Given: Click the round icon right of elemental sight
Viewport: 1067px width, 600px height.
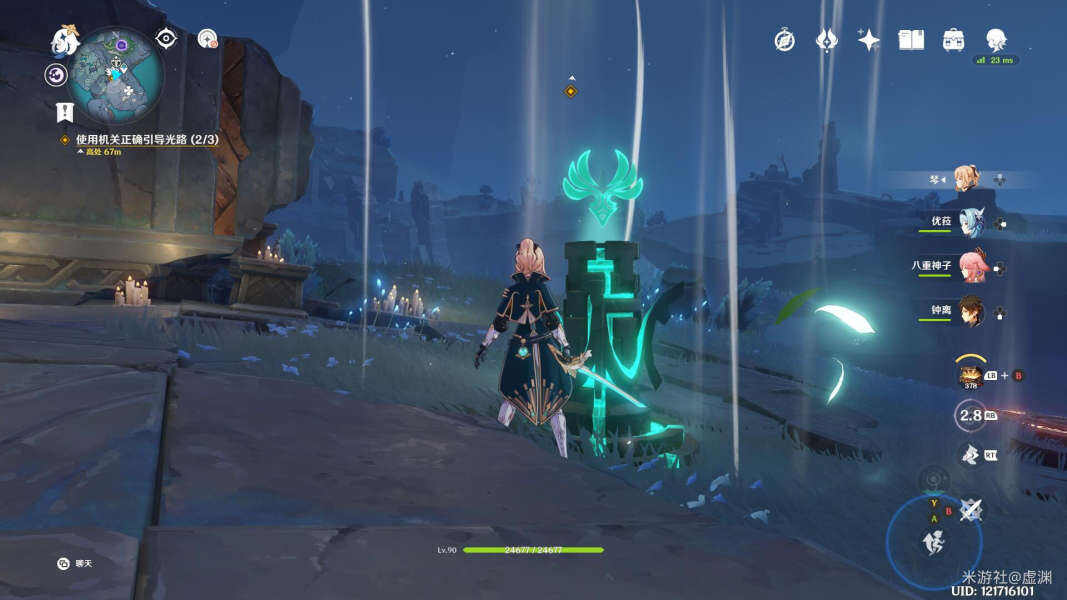Looking at the screenshot, I should (208, 39).
